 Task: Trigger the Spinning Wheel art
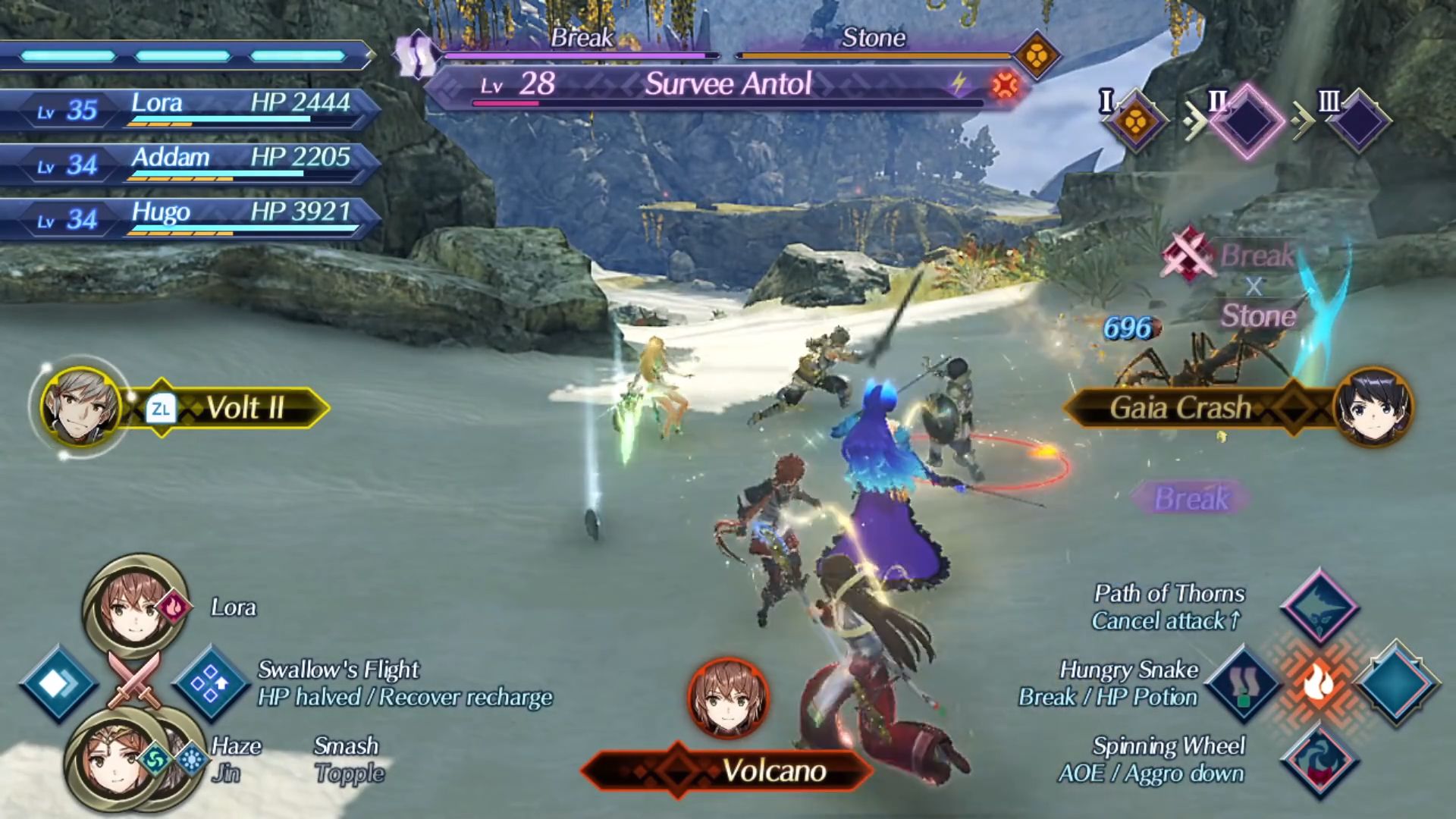click(x=1319, y=760)
